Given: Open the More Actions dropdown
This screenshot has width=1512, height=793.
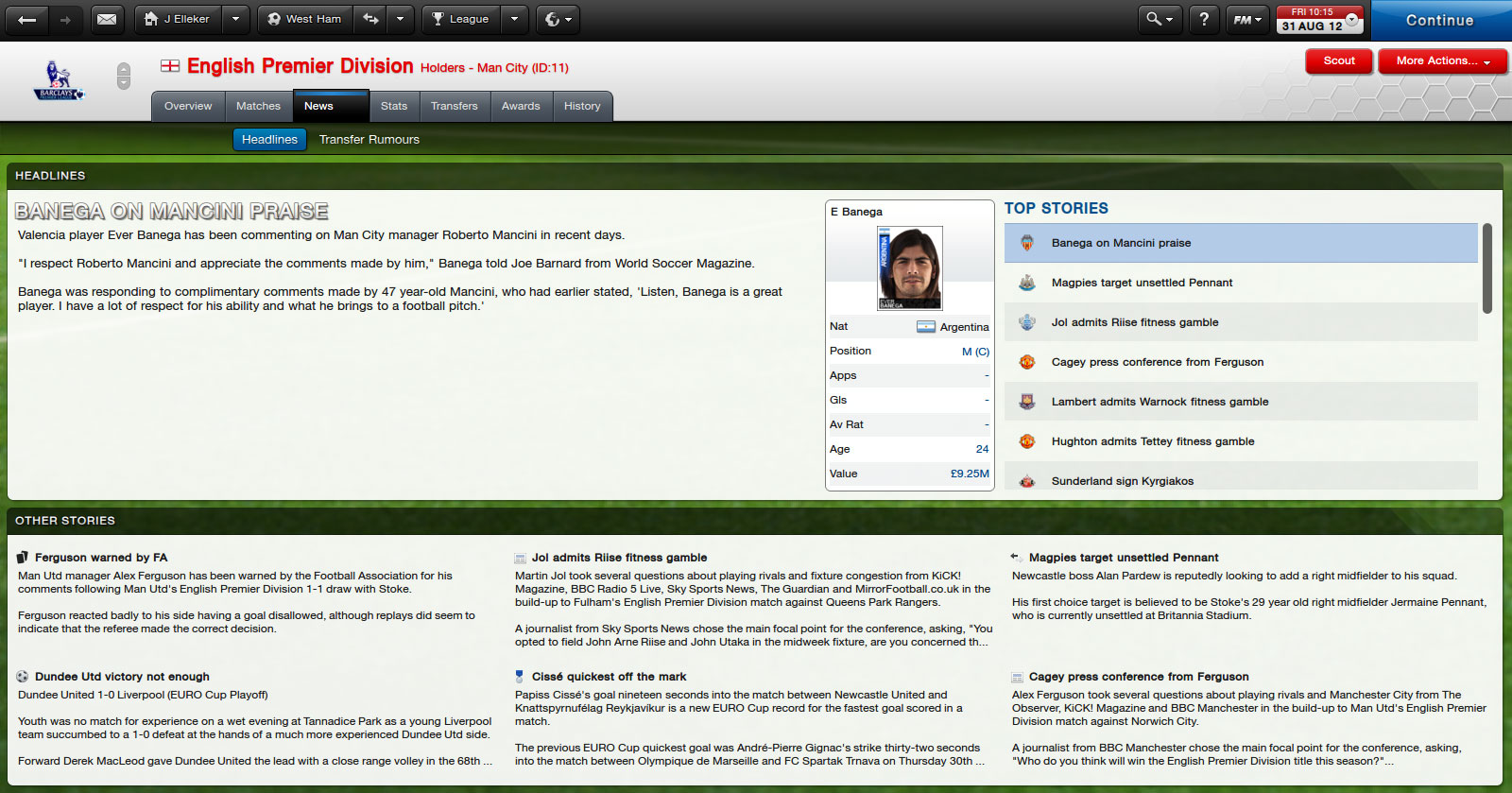Looking at the screenshot, I should (x=1442, y=60).
